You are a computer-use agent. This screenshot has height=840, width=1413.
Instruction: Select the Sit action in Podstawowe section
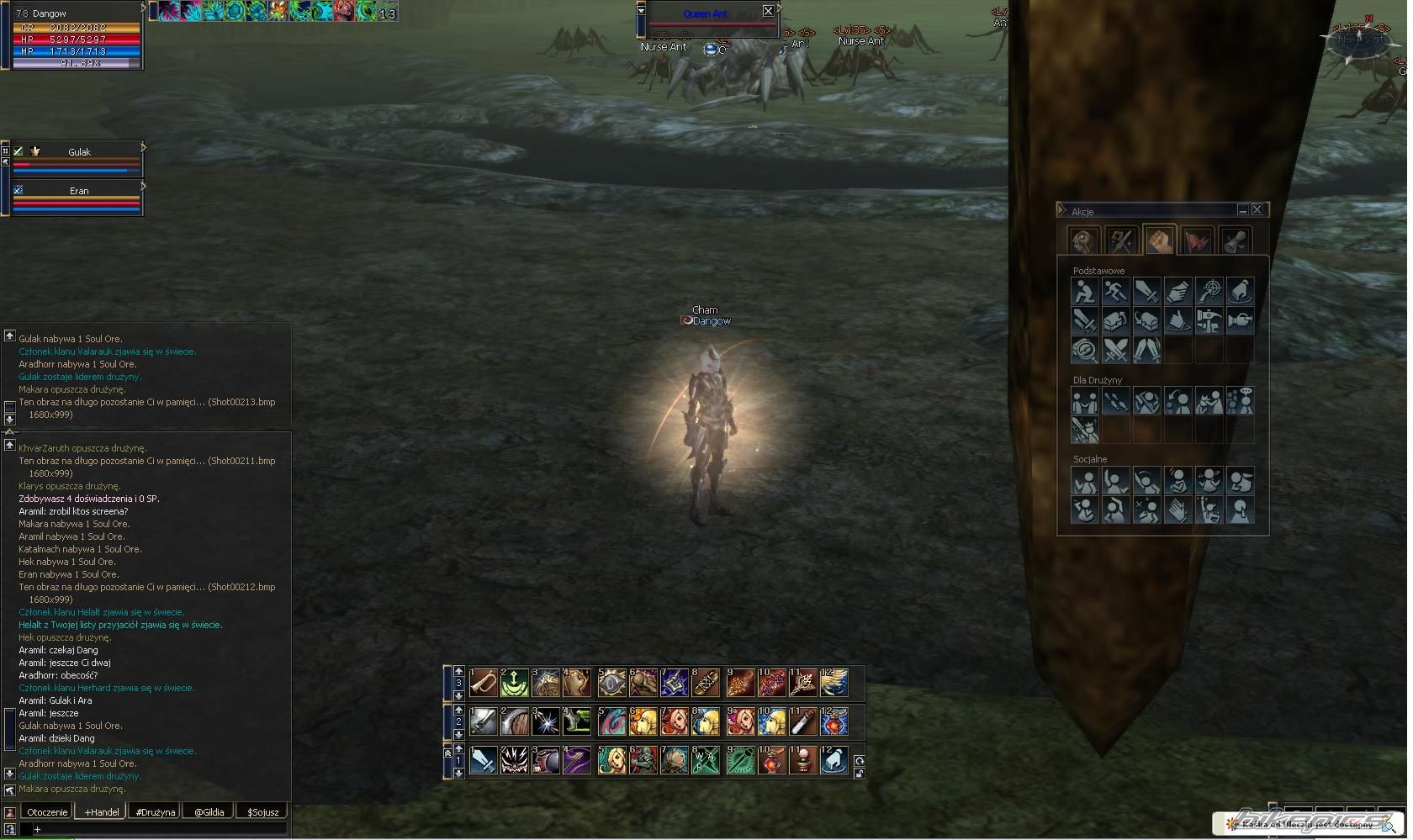[x=1084, y=291]
